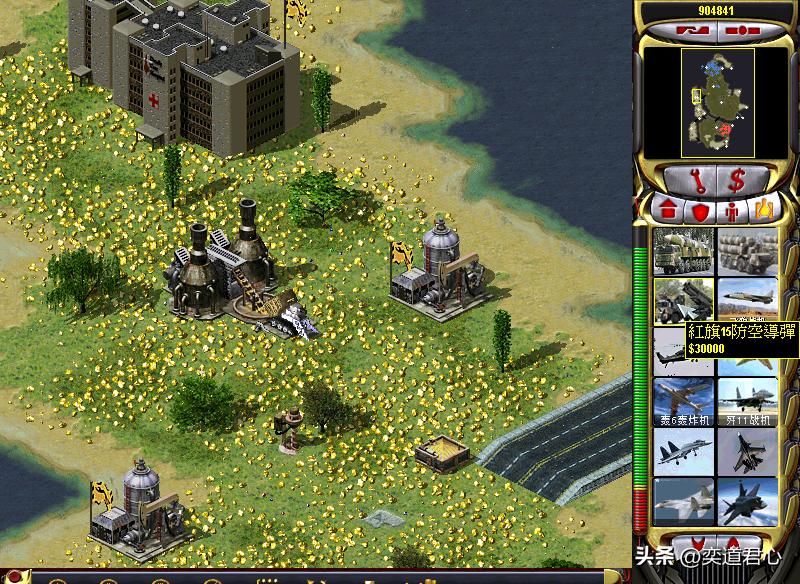Build the 轰6轰炸机 bomber
Image resolution: width=800 pixels, height=584 pixels.
[x=683, y=401]
